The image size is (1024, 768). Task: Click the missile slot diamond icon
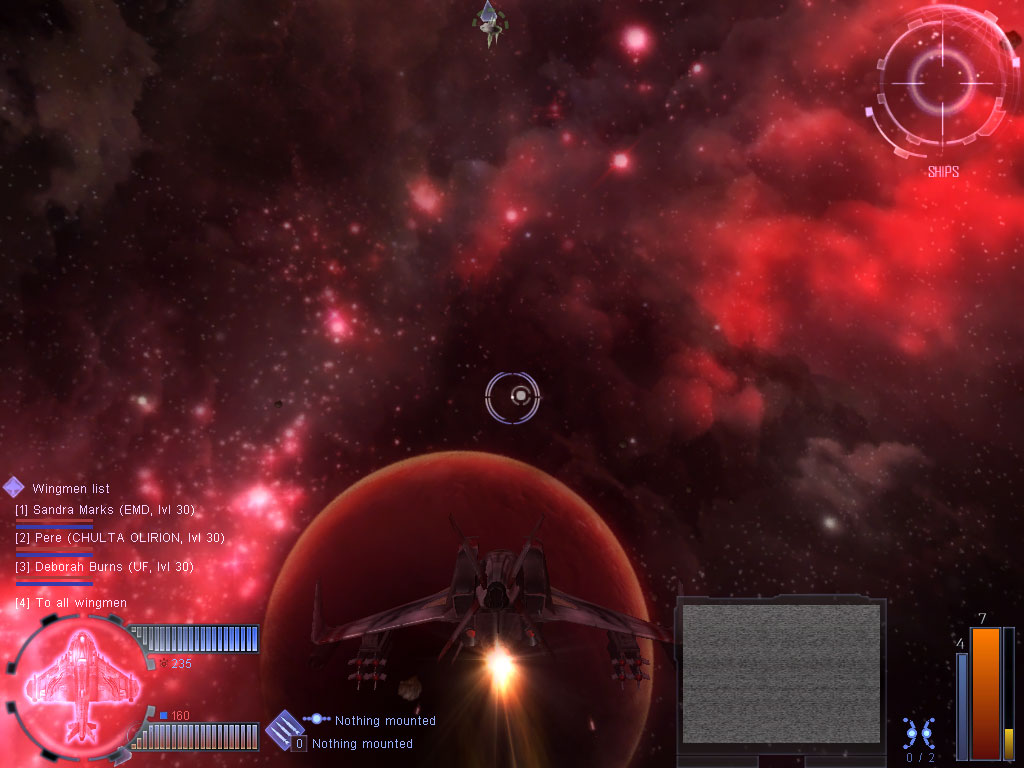pyautogui.click(x=285, y=726)
